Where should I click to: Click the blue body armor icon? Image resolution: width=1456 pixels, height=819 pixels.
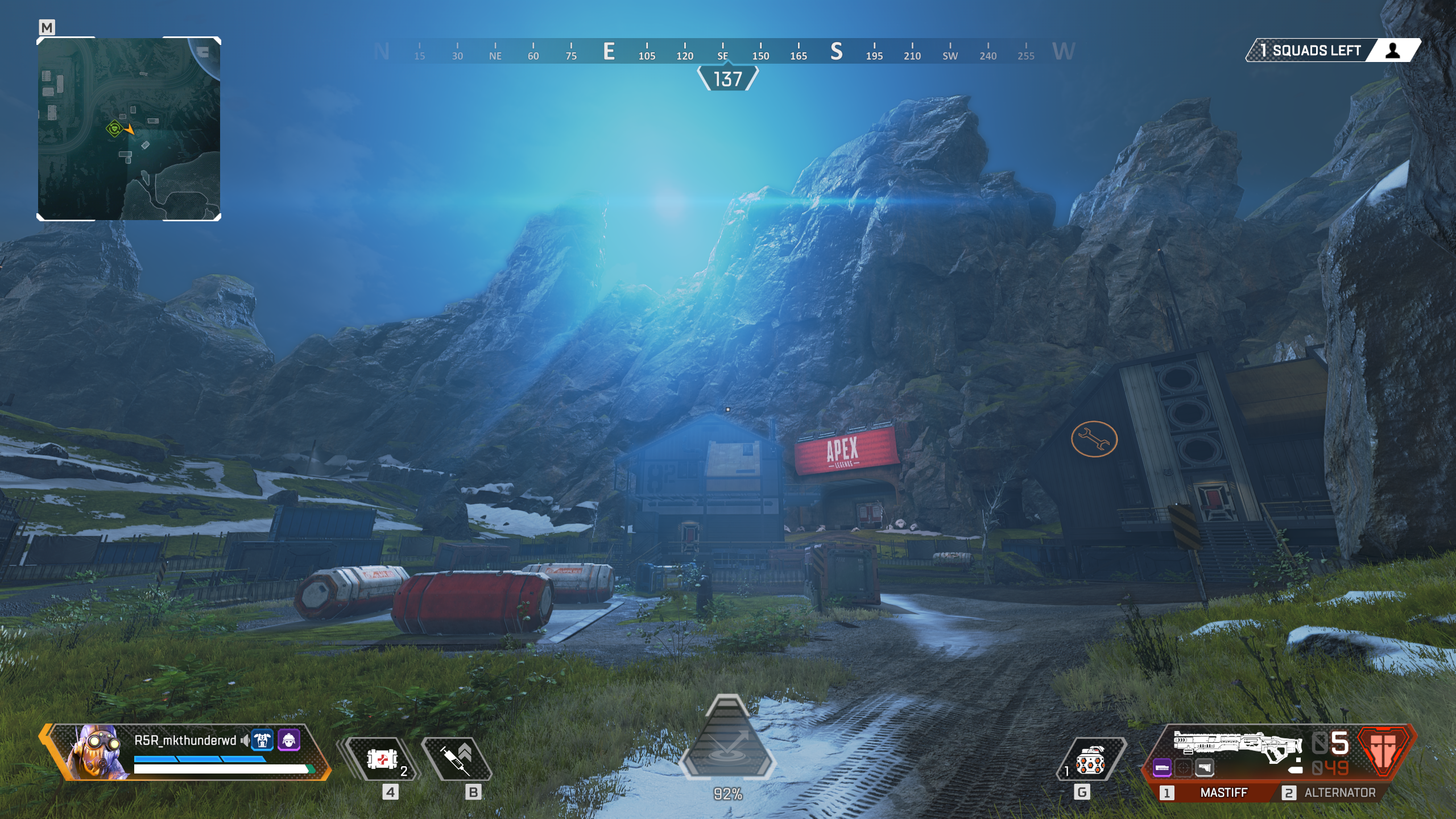coord(262,740)
